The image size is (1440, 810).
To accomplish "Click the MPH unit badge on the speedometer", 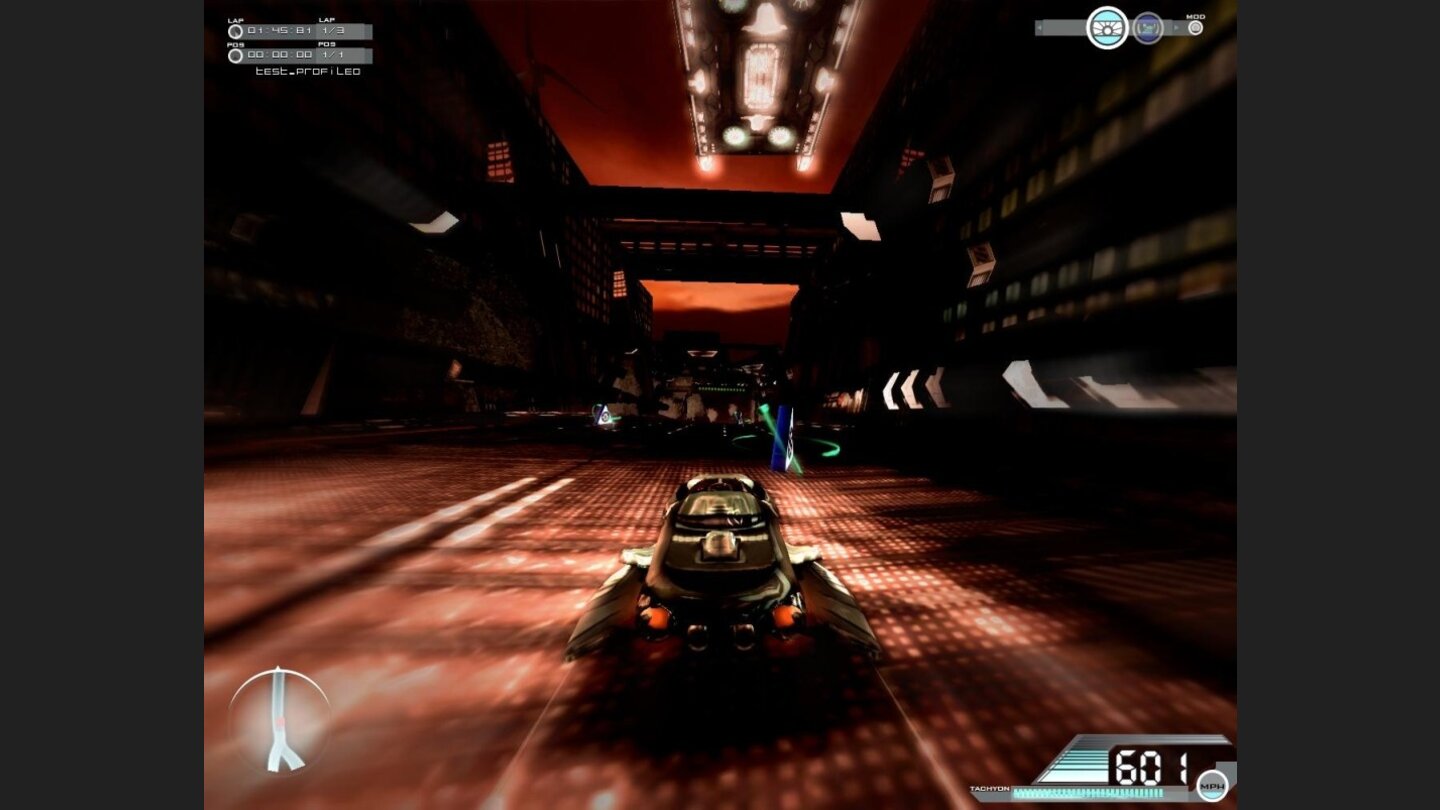I will pos(1213,787).
